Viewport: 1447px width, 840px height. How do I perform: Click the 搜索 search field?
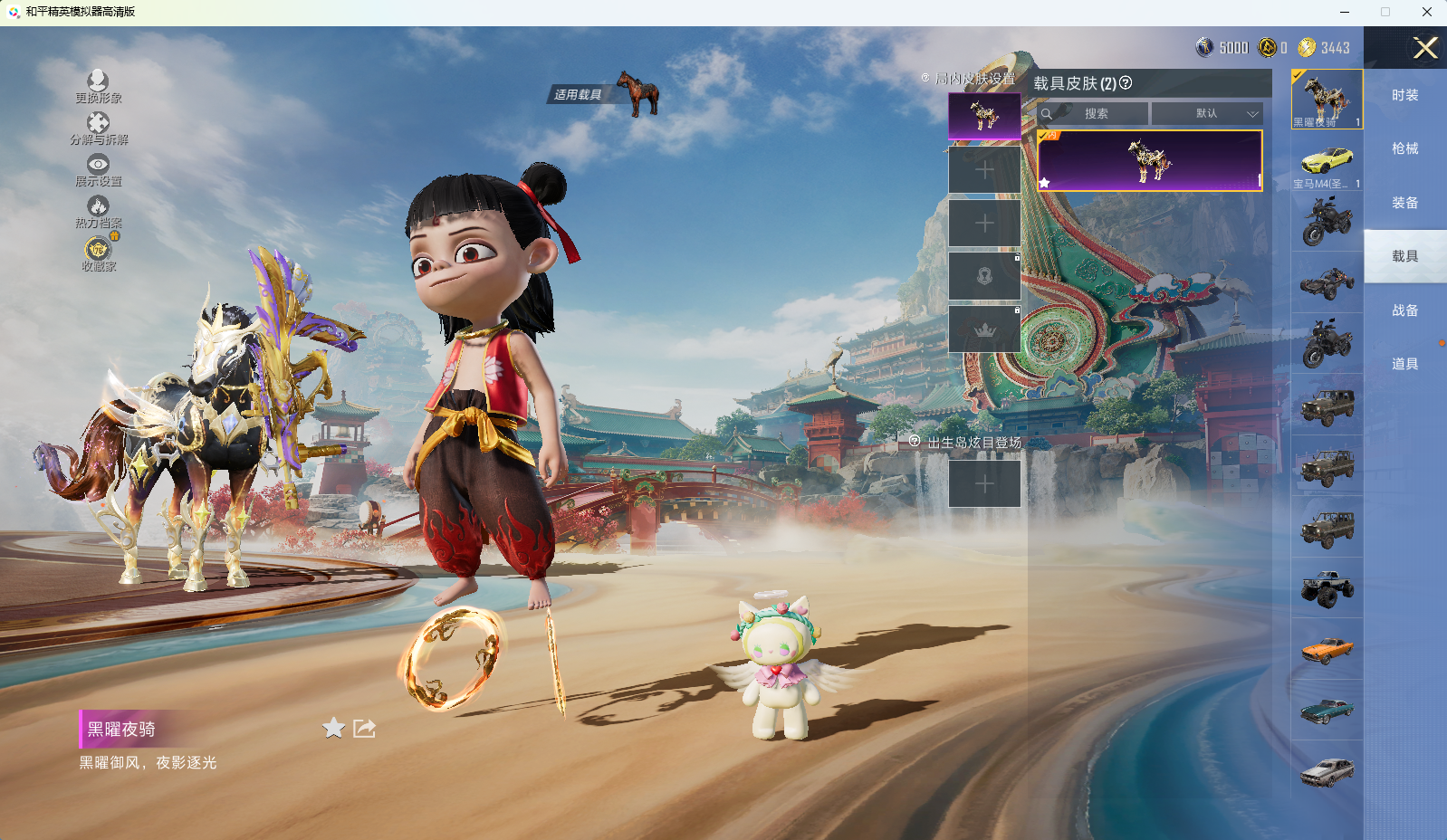(1096, 114)
